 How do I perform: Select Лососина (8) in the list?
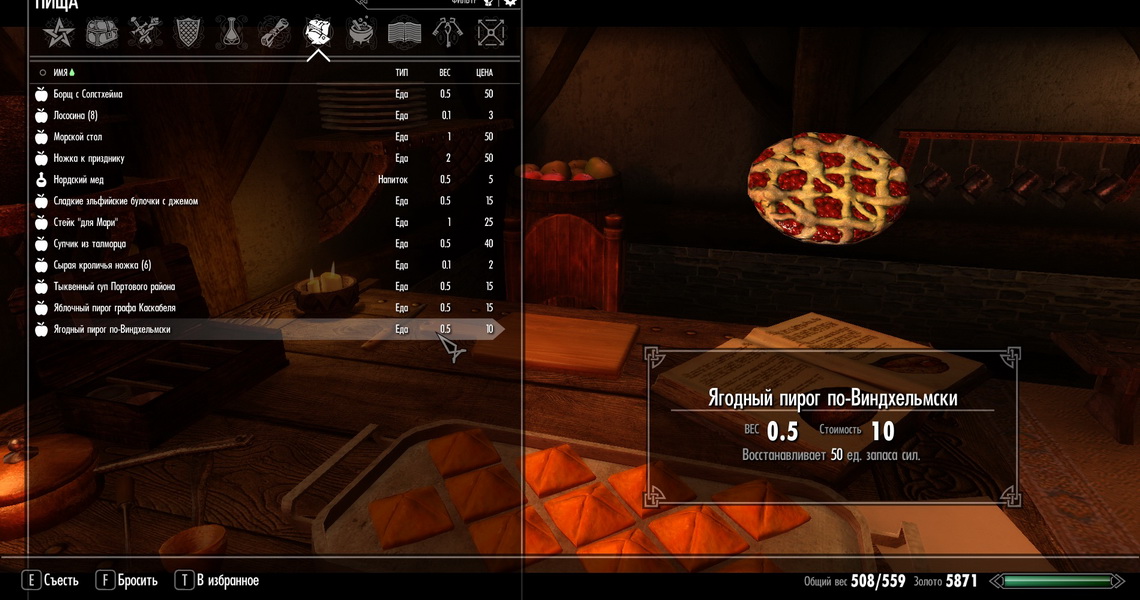pos(76,116)
